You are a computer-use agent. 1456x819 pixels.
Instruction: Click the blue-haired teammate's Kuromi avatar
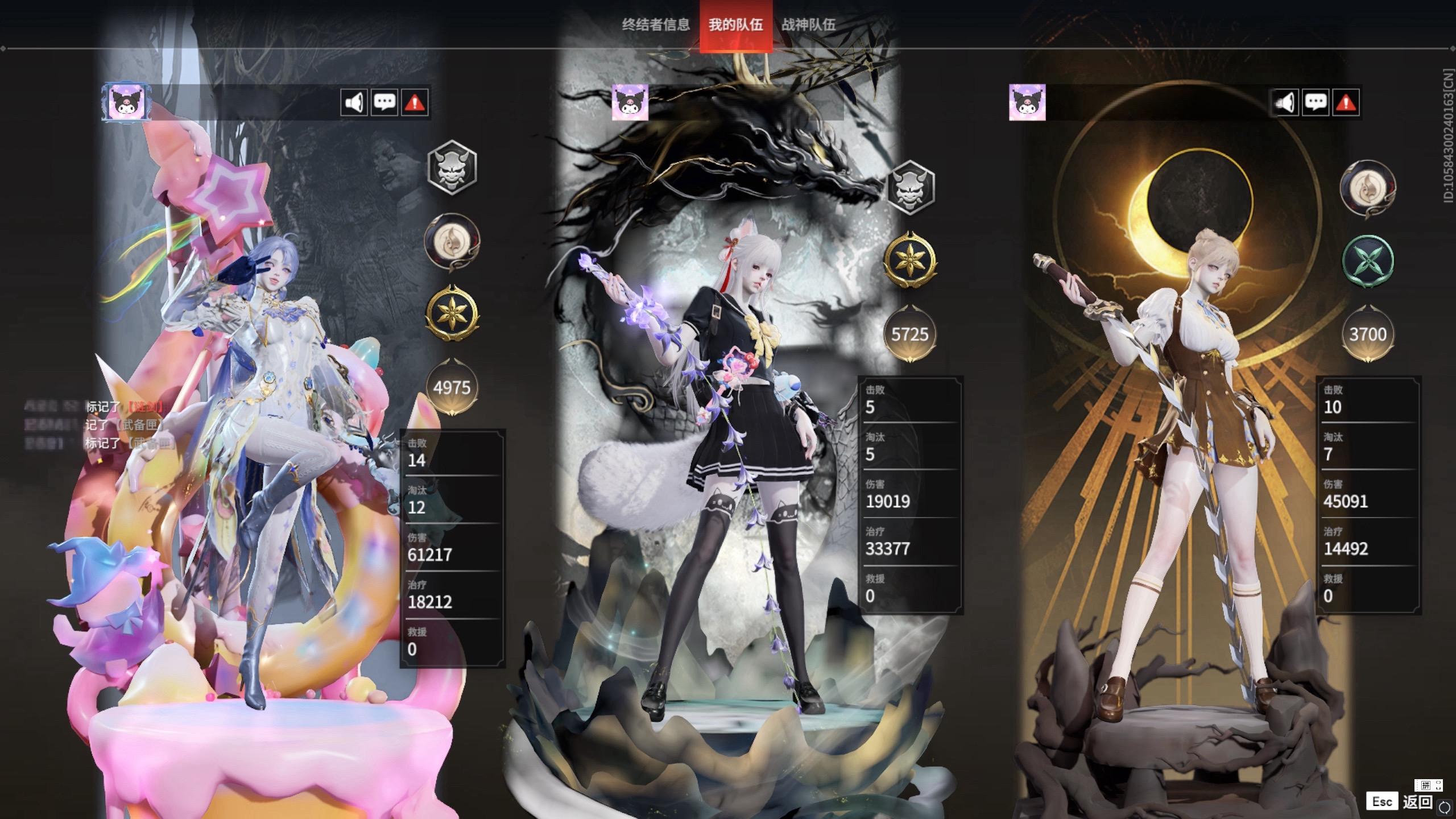coord(126,102)
